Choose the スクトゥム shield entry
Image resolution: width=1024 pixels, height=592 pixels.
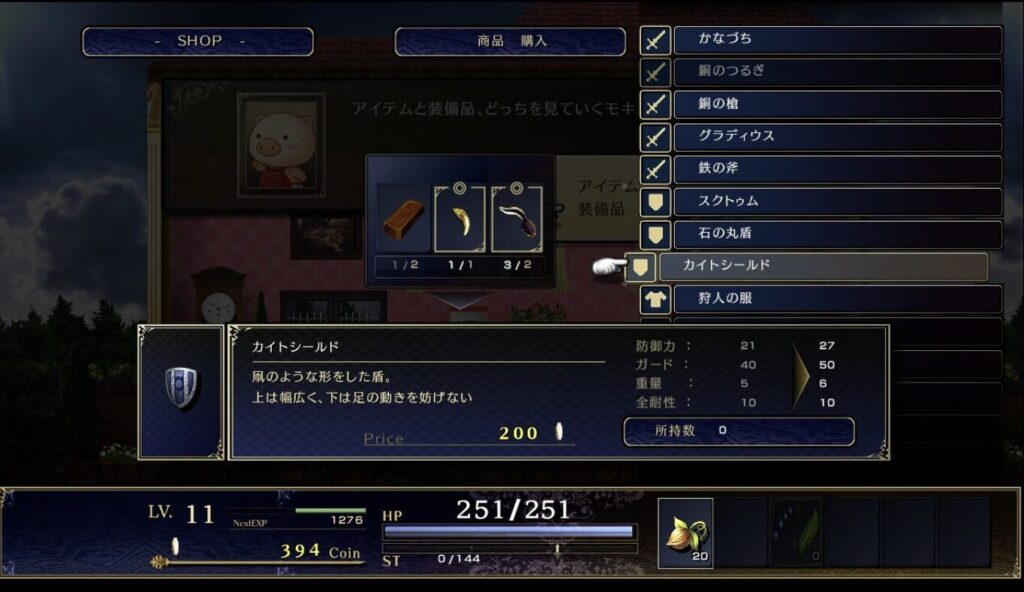837,202
